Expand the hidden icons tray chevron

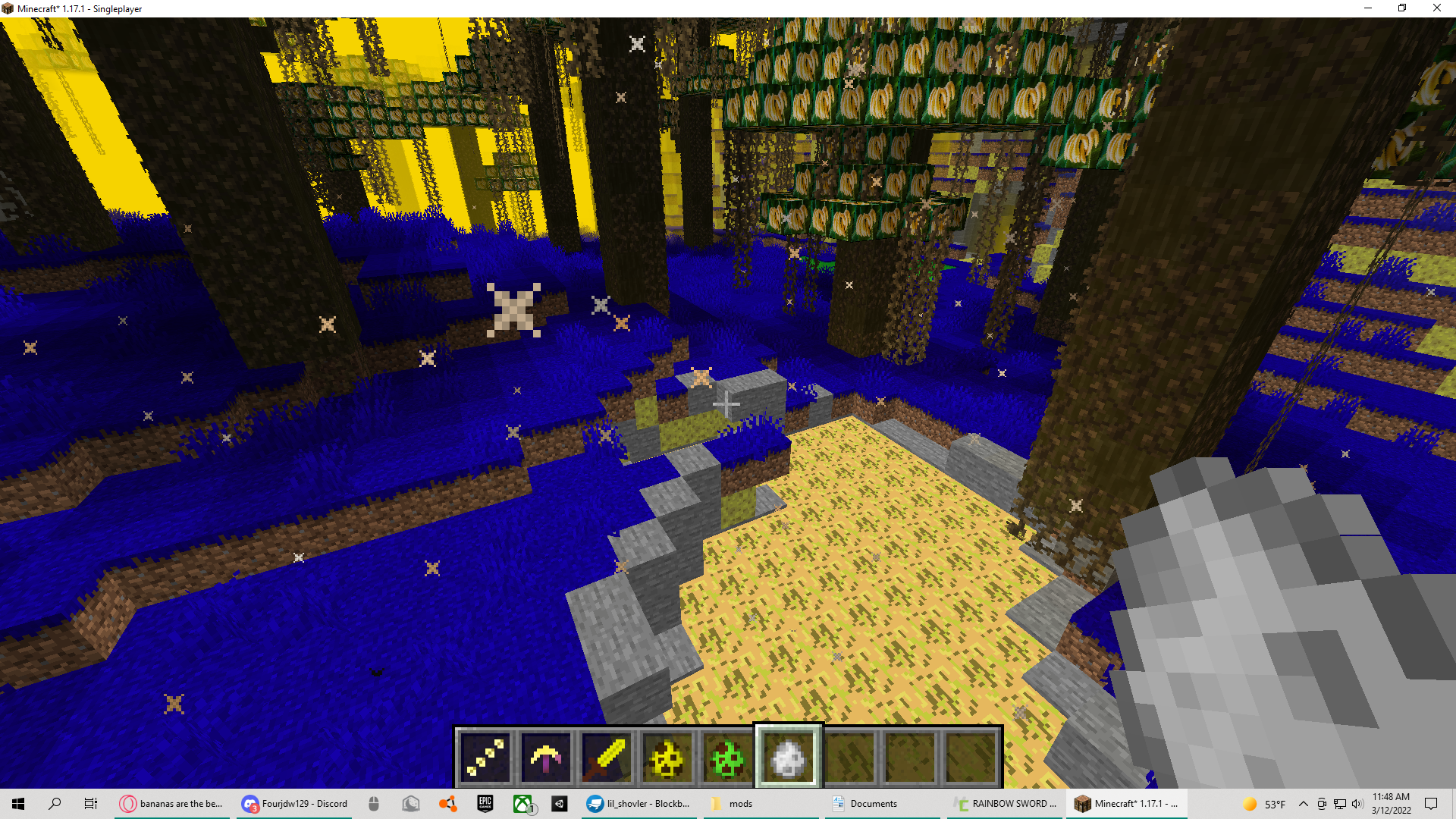1304,803
